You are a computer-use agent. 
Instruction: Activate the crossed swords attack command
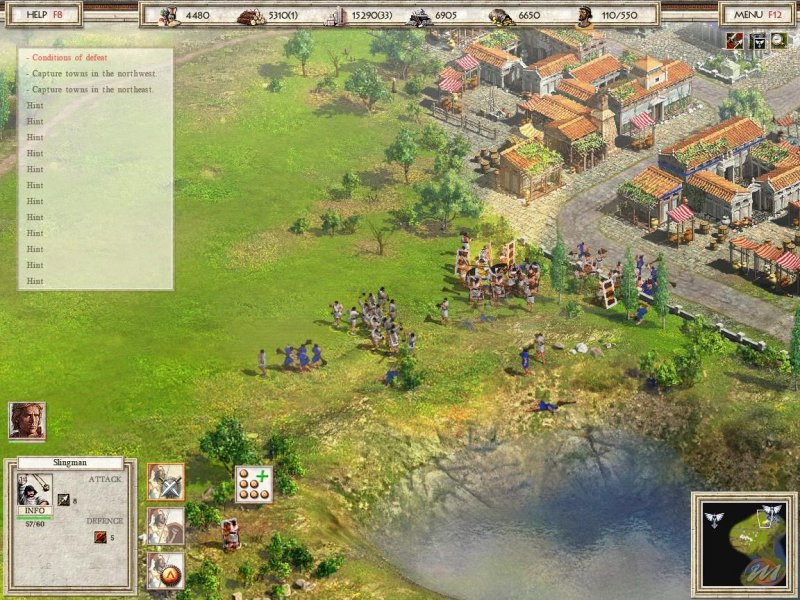[x=165, y=481]
